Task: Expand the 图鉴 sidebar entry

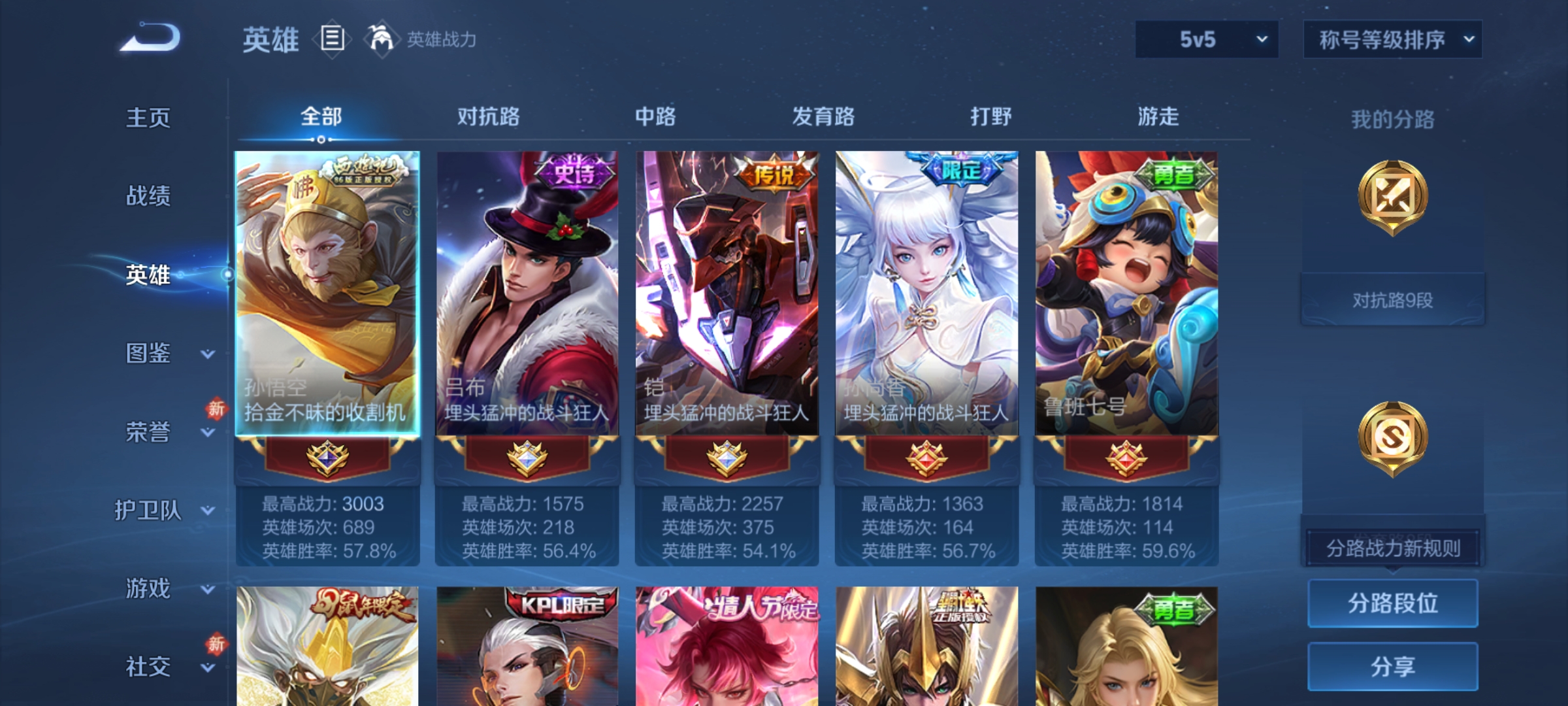Action: click(x=148, y=354)
